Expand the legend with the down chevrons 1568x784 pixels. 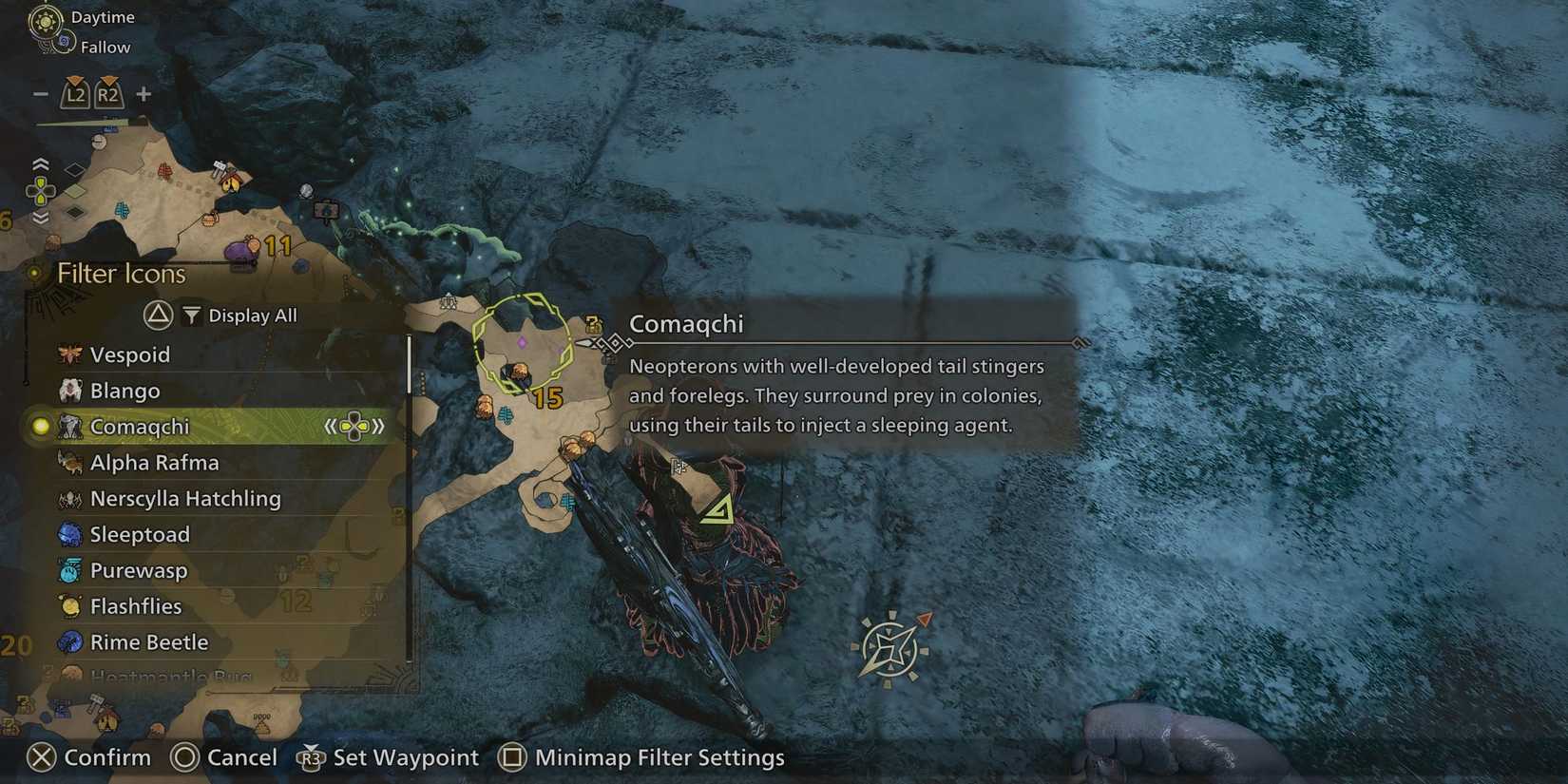pos(38,217)
